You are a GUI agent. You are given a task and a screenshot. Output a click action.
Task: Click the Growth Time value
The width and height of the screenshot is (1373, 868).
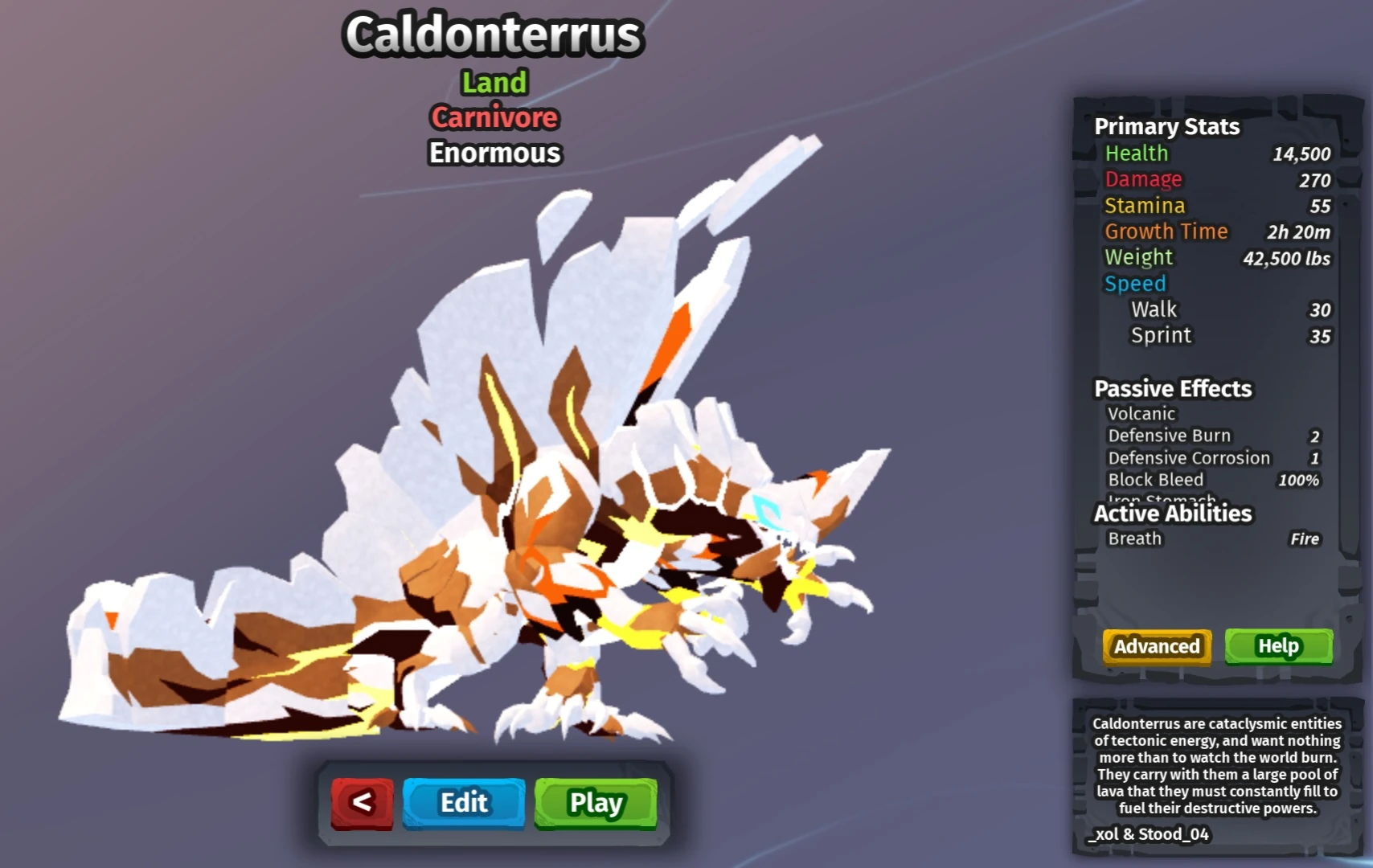1296,231
